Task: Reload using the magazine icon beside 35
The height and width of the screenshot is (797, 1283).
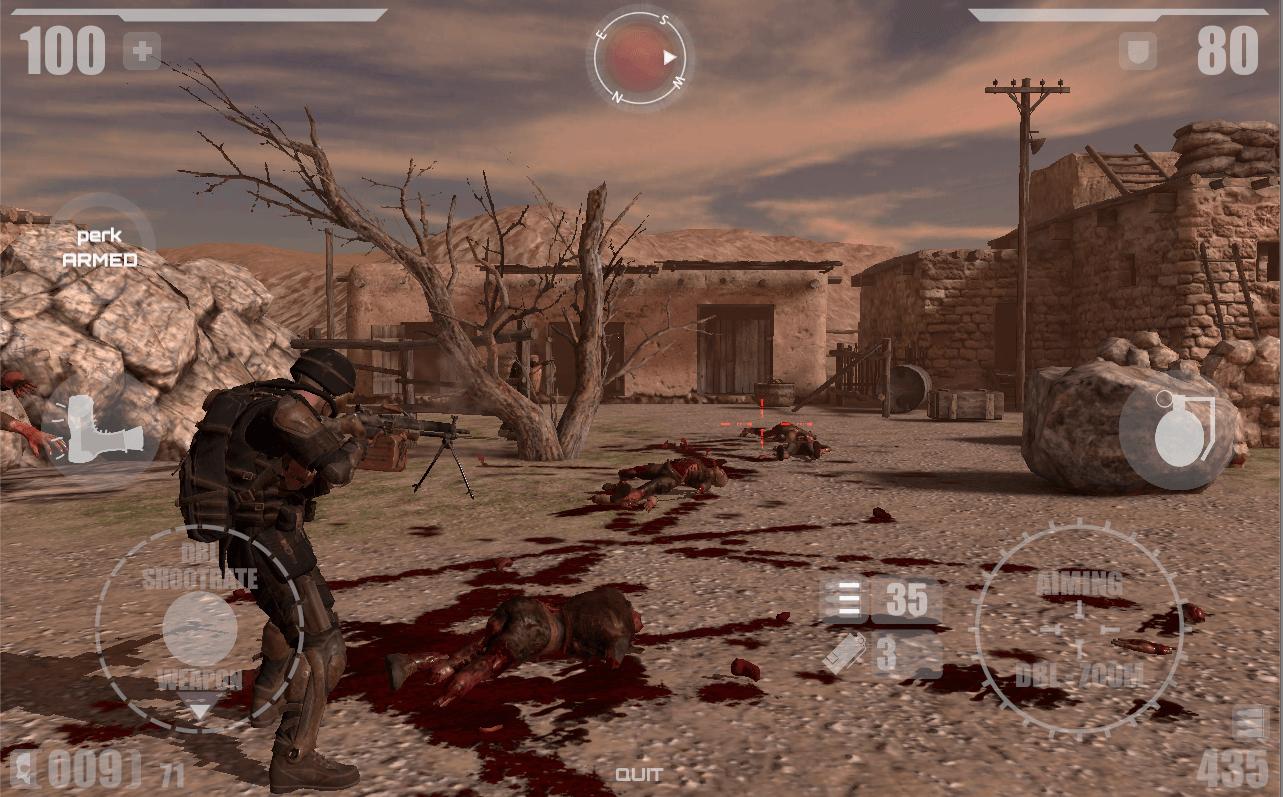Action: point(845,600)
